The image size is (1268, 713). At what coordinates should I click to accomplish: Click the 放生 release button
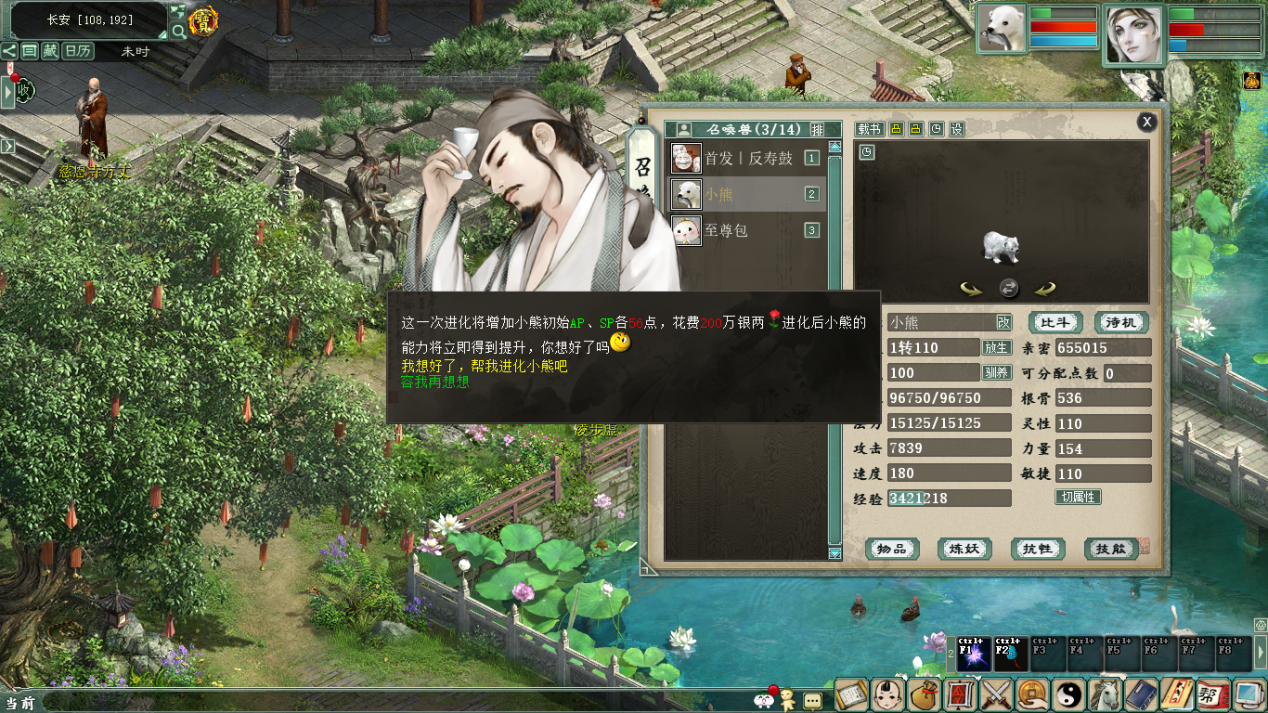[996, 348]
